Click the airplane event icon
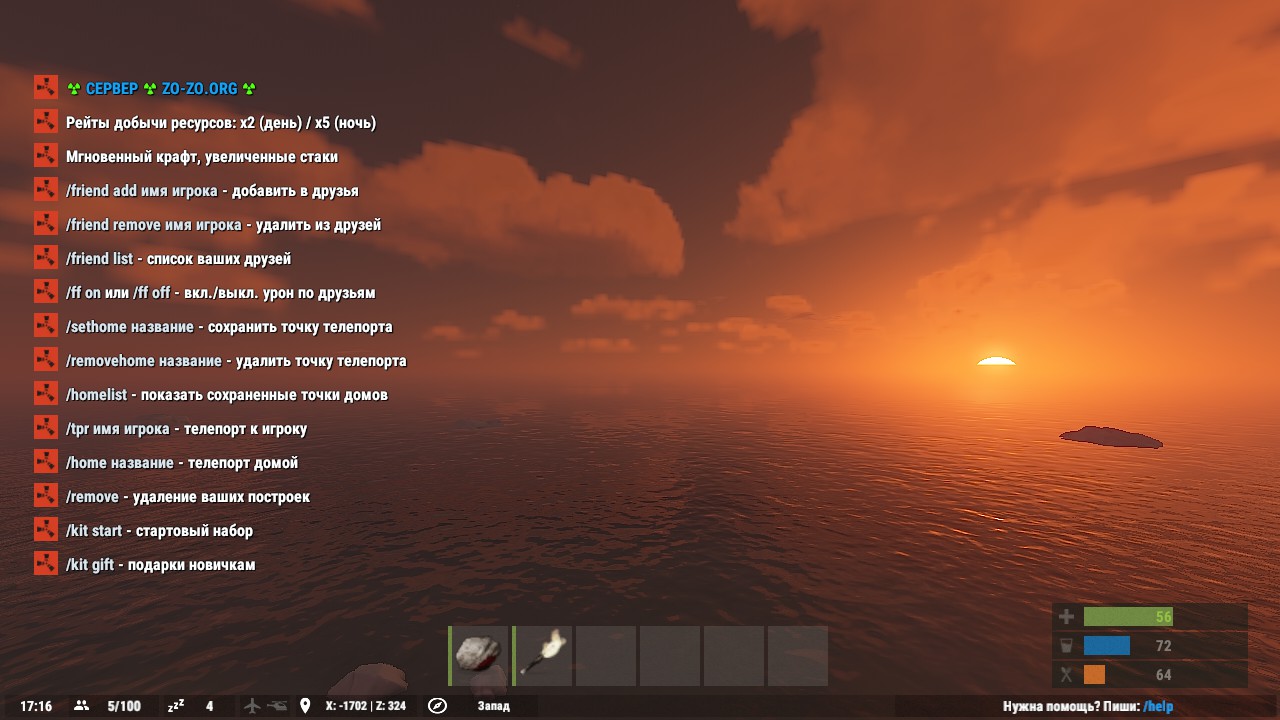This screenshot has width=1280, height=720. pyautogui.click(x=253, y=706)
